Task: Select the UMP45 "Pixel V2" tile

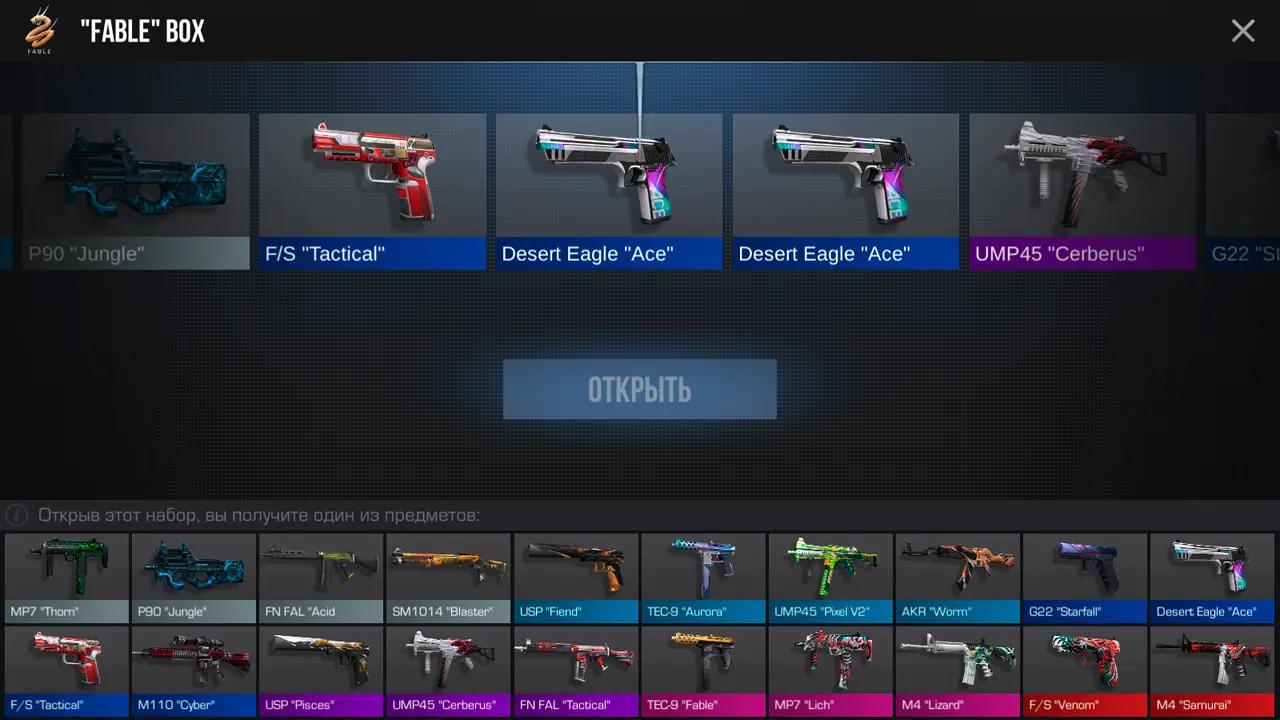Action: (830, 577)
